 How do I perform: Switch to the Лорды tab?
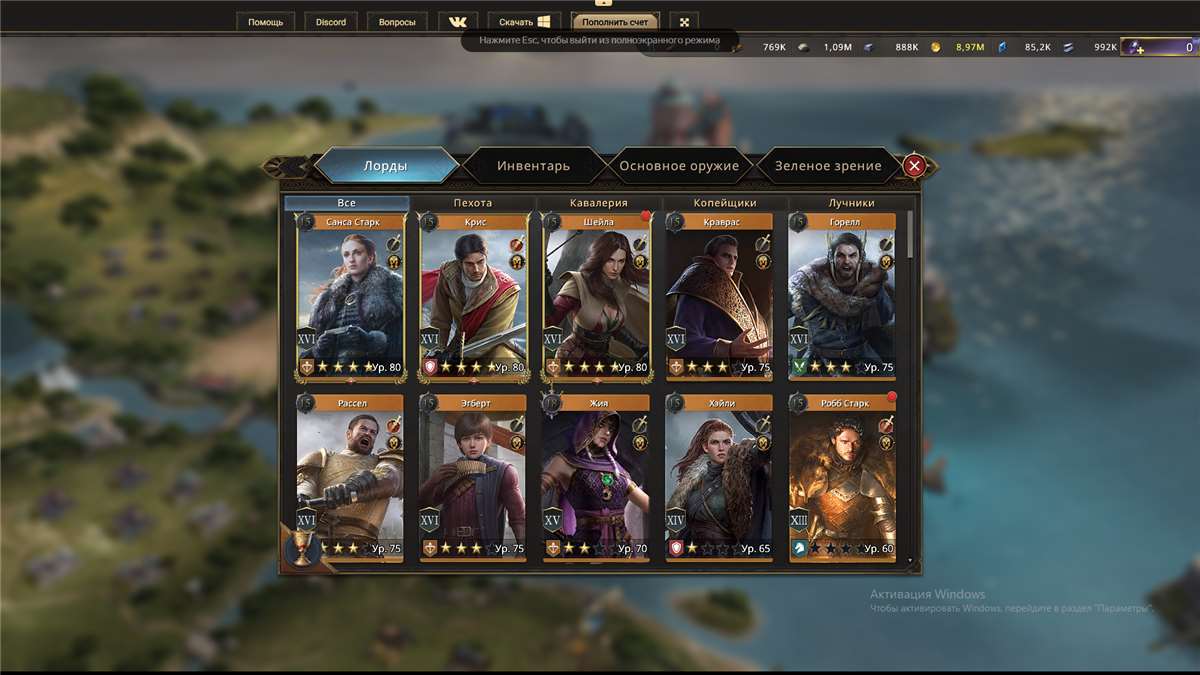(x=385, y=166)
